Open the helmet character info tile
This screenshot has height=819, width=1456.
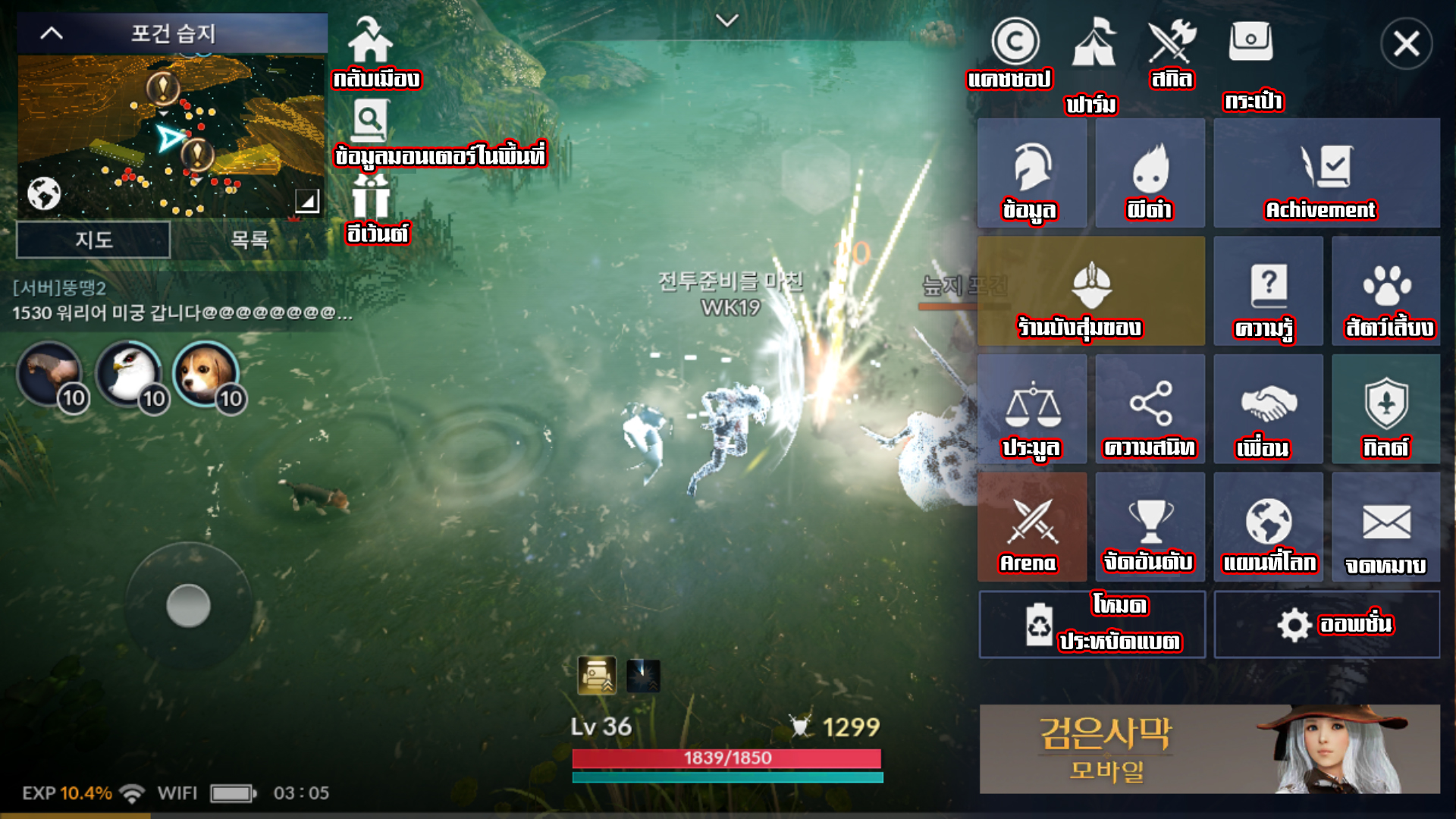(1031, 173)
